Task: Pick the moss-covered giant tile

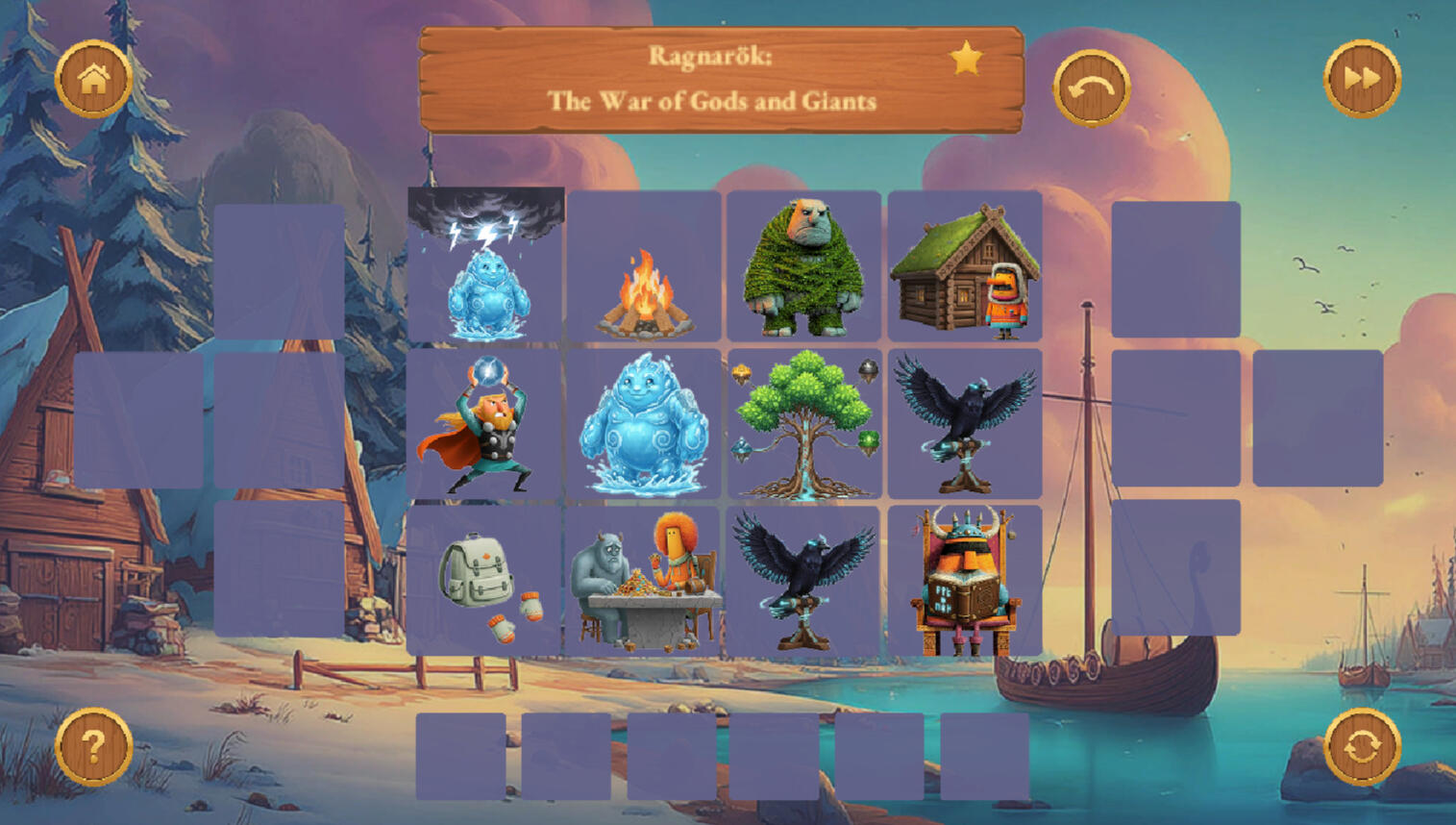Action: (x=803, y=267)
